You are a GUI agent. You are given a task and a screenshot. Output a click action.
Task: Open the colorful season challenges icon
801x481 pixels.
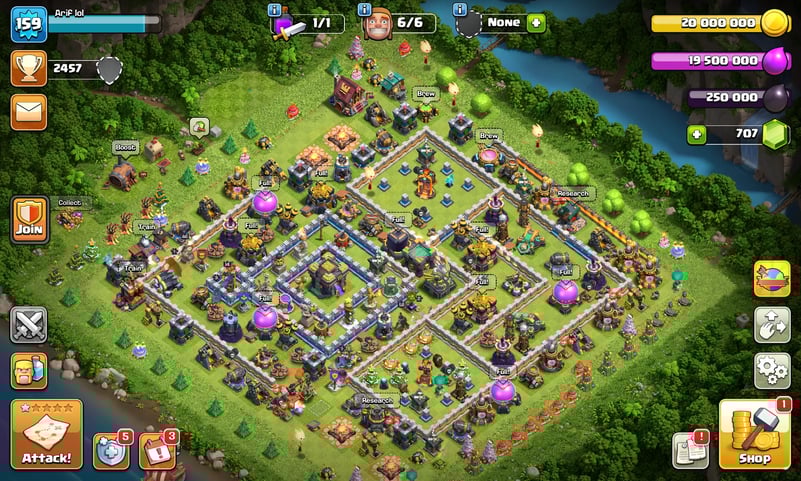tap(772, 279)
